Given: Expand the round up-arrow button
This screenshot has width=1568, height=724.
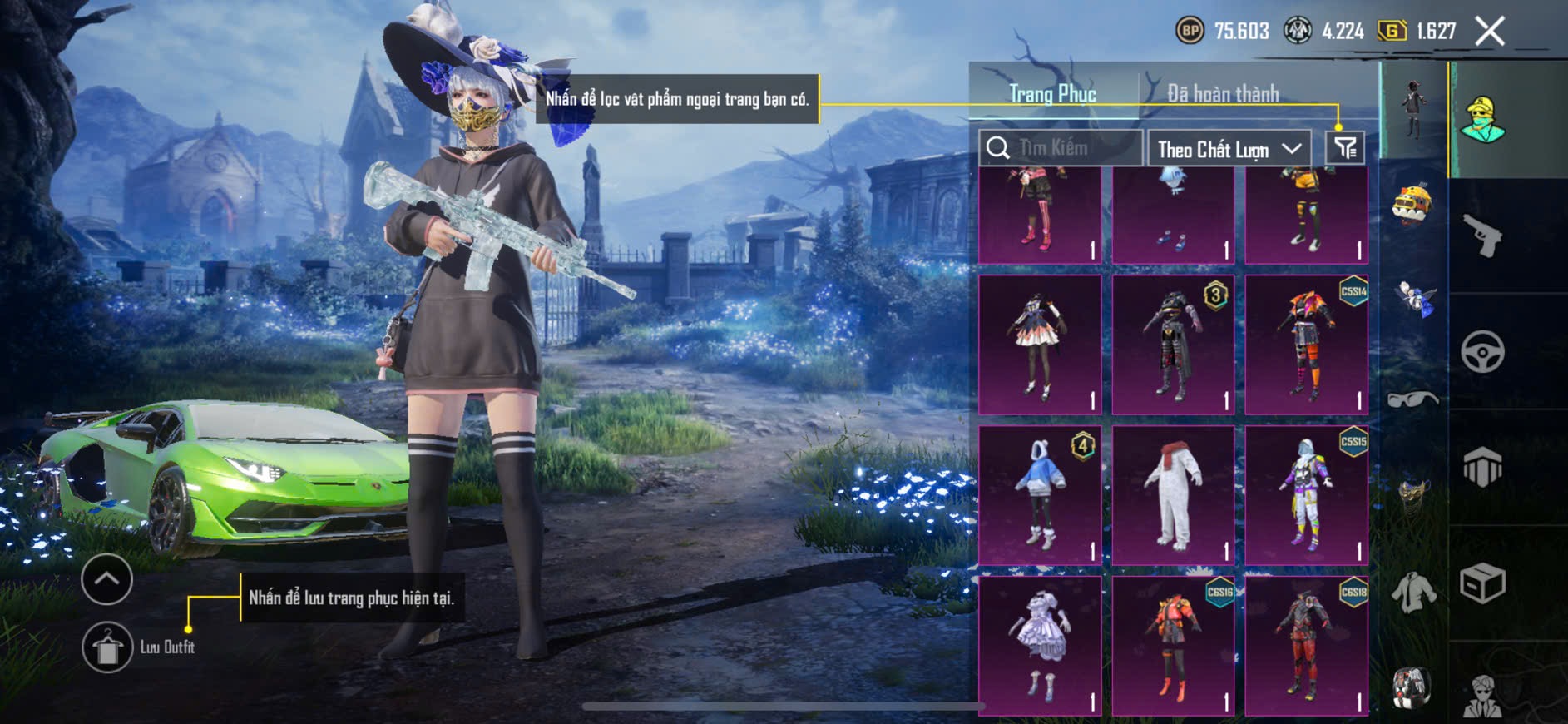Looking at the screenshot, I should [106, 579].
